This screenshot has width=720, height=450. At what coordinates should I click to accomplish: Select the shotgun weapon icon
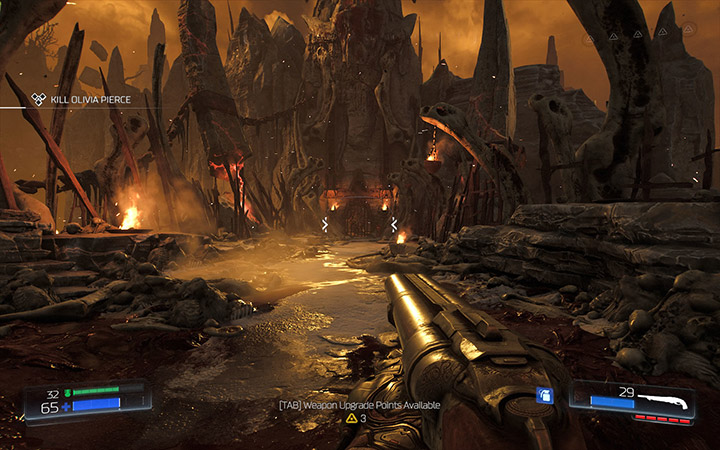[662, 401]
